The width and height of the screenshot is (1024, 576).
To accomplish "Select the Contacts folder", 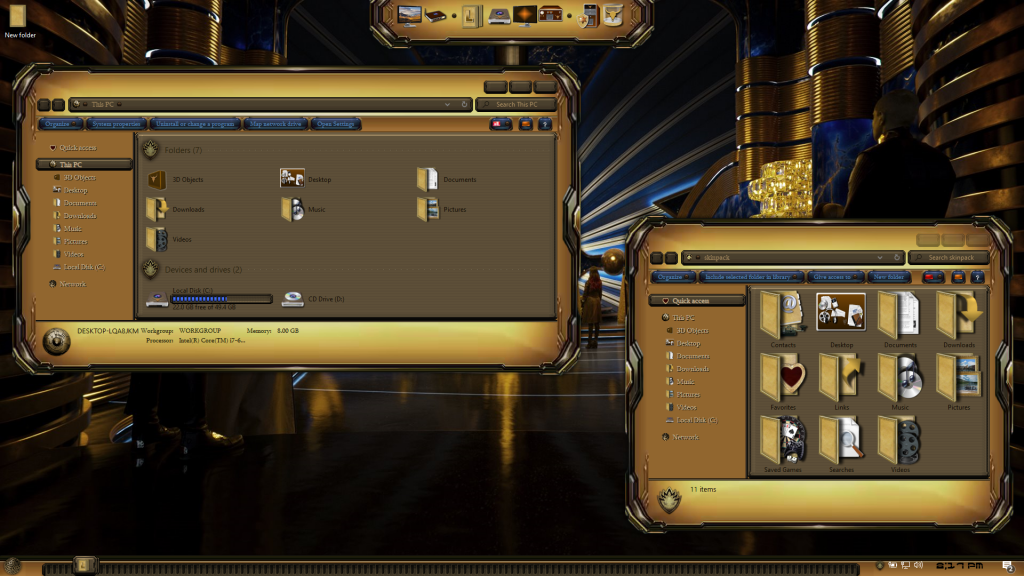I will click(782, 318).
